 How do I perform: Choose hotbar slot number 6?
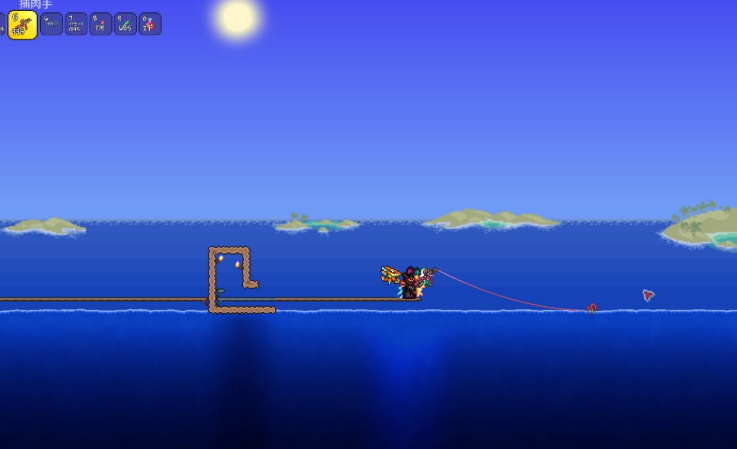51,24
